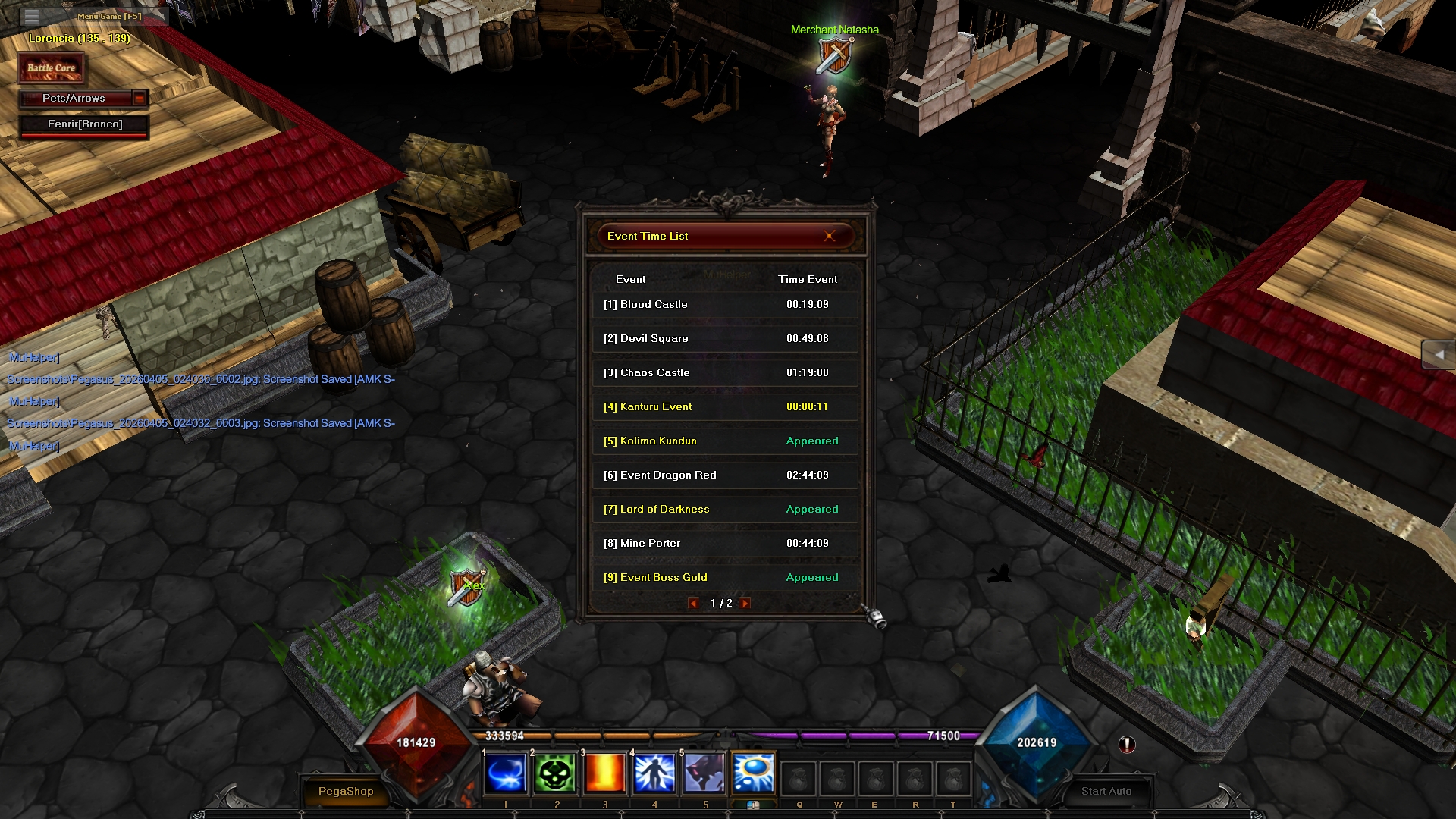
Task: Open the PegaShop
Action: [x=346, y=791]
